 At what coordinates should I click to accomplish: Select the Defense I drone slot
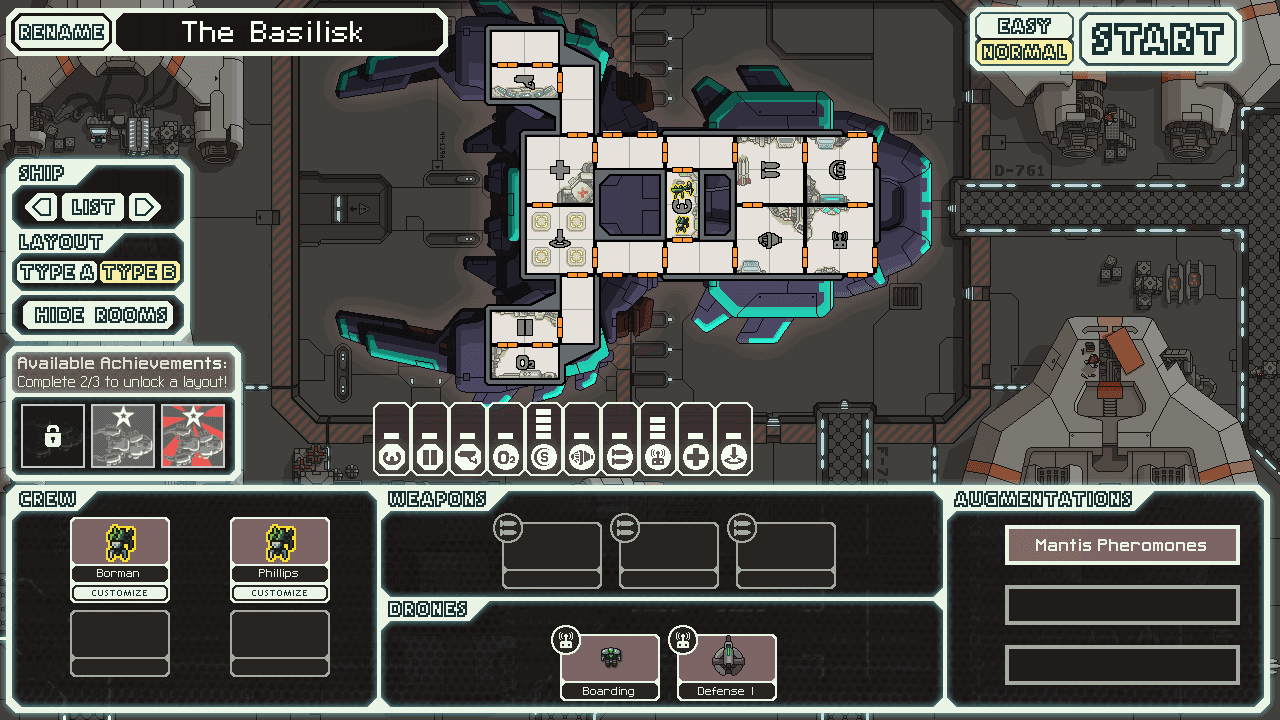727,665
